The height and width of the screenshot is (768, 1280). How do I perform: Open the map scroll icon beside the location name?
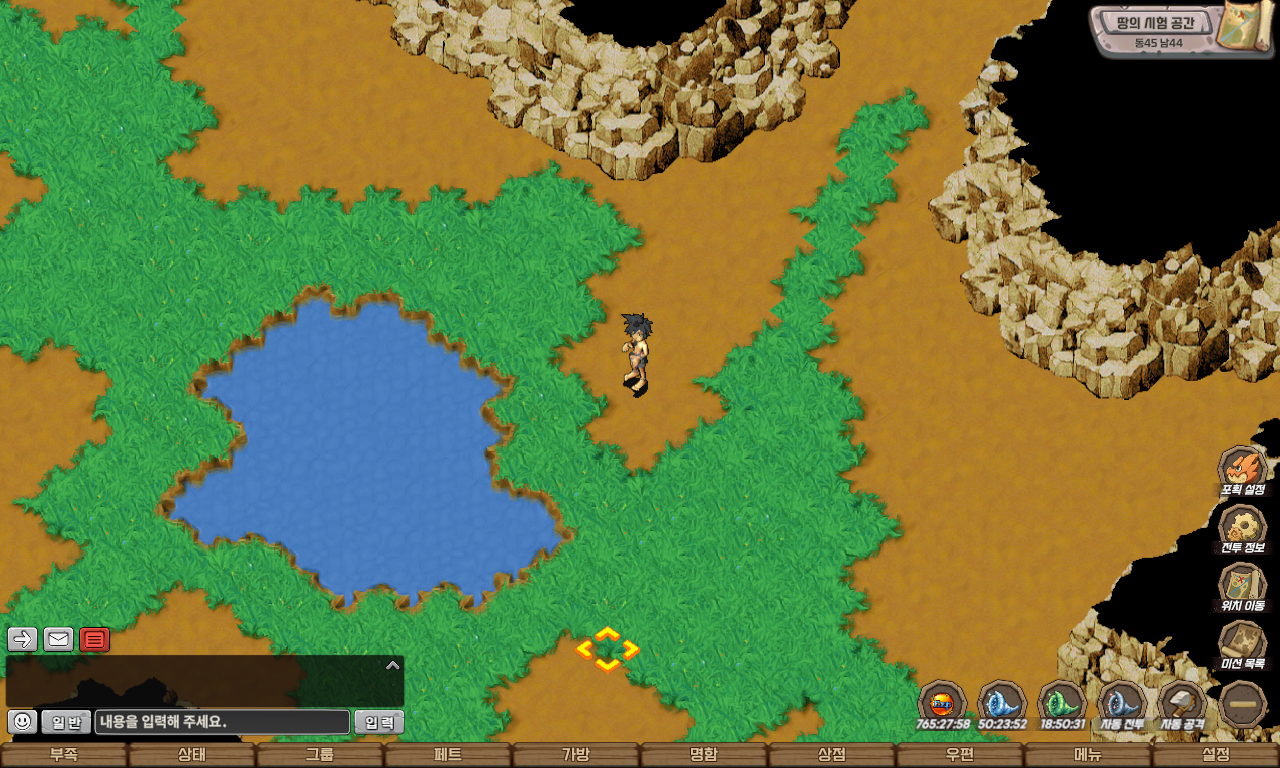[1243, 27]
